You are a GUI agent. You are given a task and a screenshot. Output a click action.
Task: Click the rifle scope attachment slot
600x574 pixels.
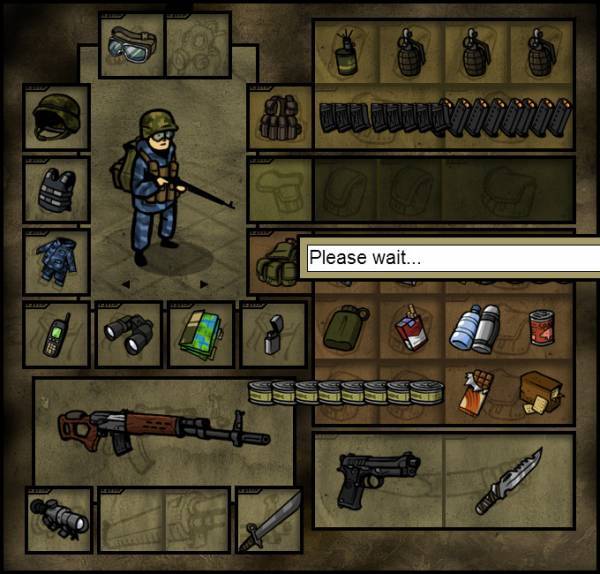(x=56, y=517)
